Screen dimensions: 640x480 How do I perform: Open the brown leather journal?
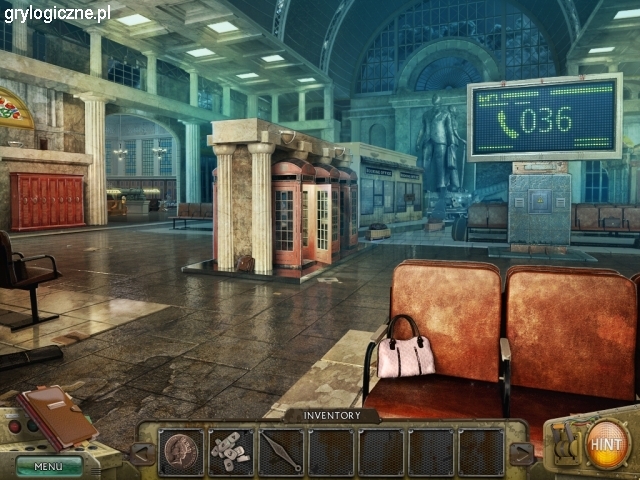(x=57, y=417)
